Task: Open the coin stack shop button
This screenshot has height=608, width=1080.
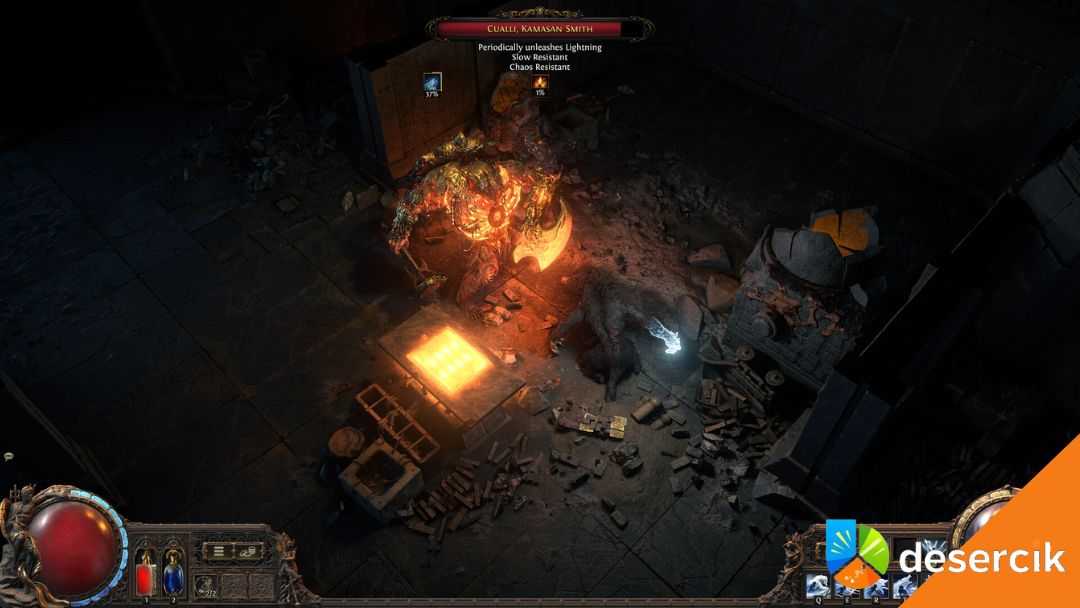Action: 246,549
